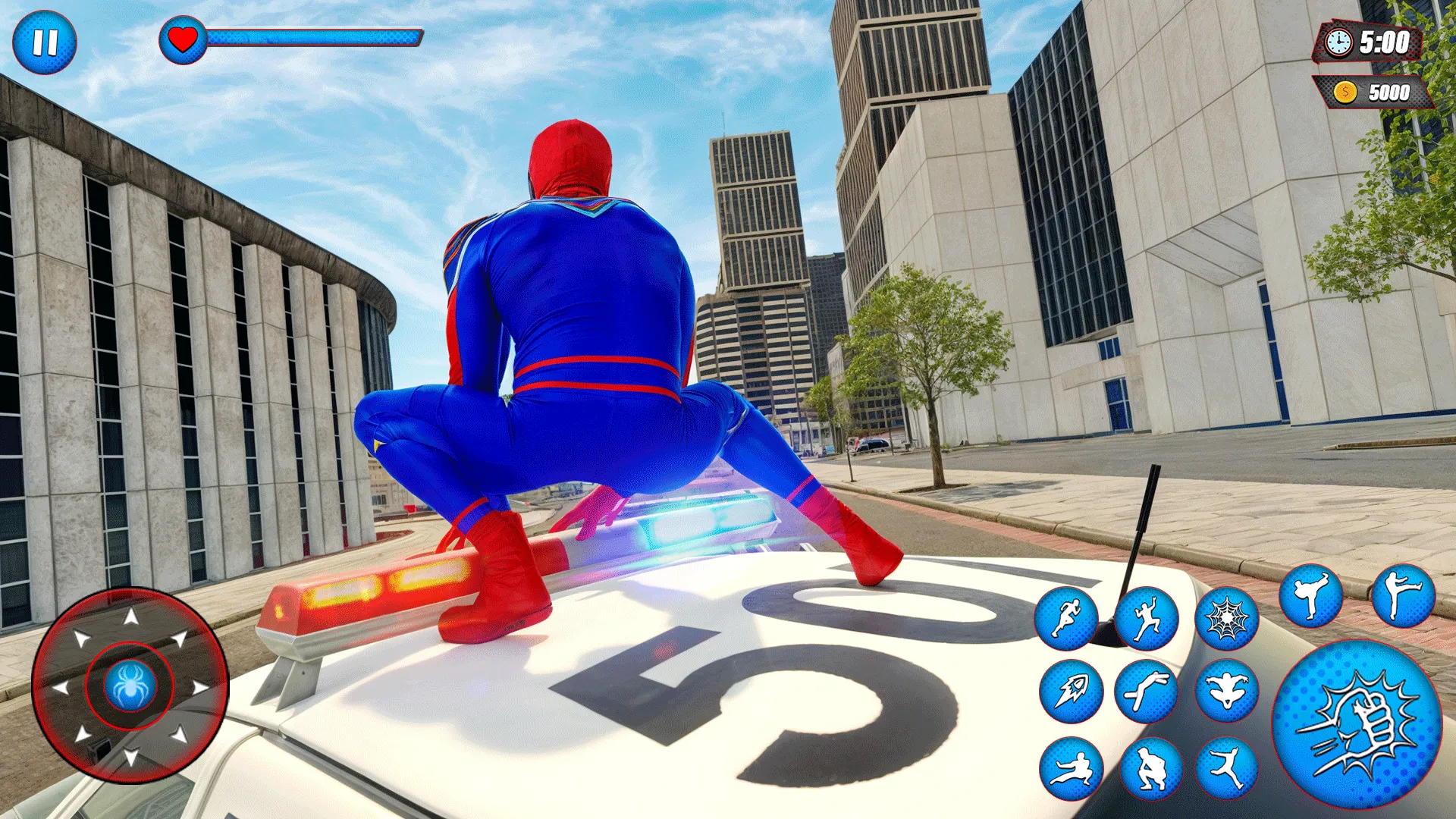
Task: Use the crouch ability icon
Action: click(1152, 767)
